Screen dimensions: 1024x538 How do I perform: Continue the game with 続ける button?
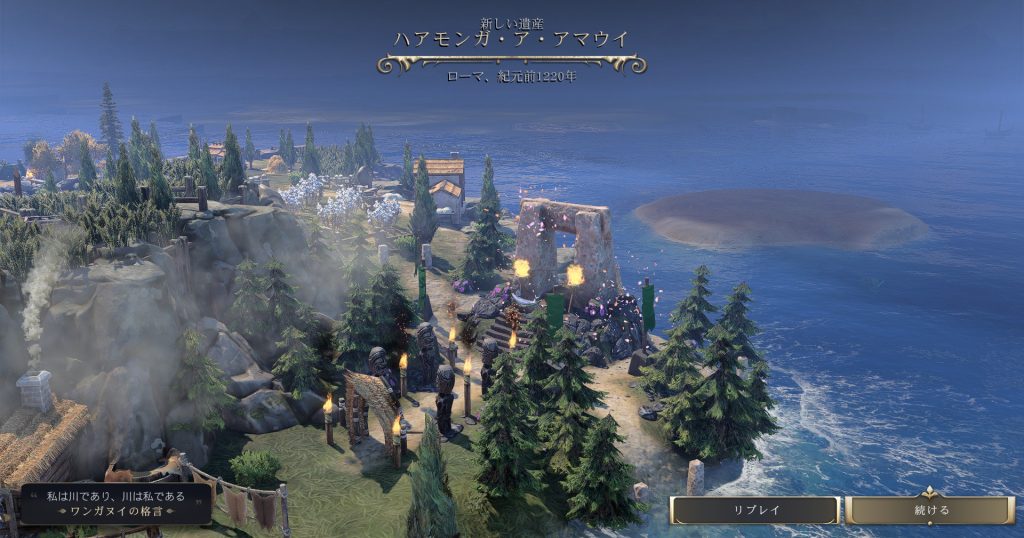pos(930,510)
